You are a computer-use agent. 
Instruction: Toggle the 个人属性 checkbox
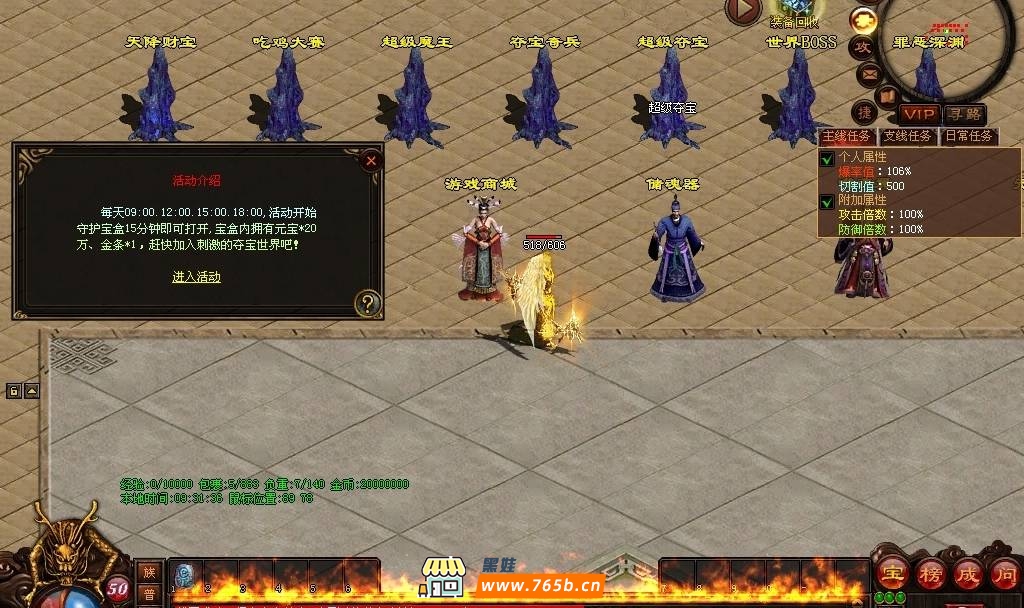[x=827, y=159]
